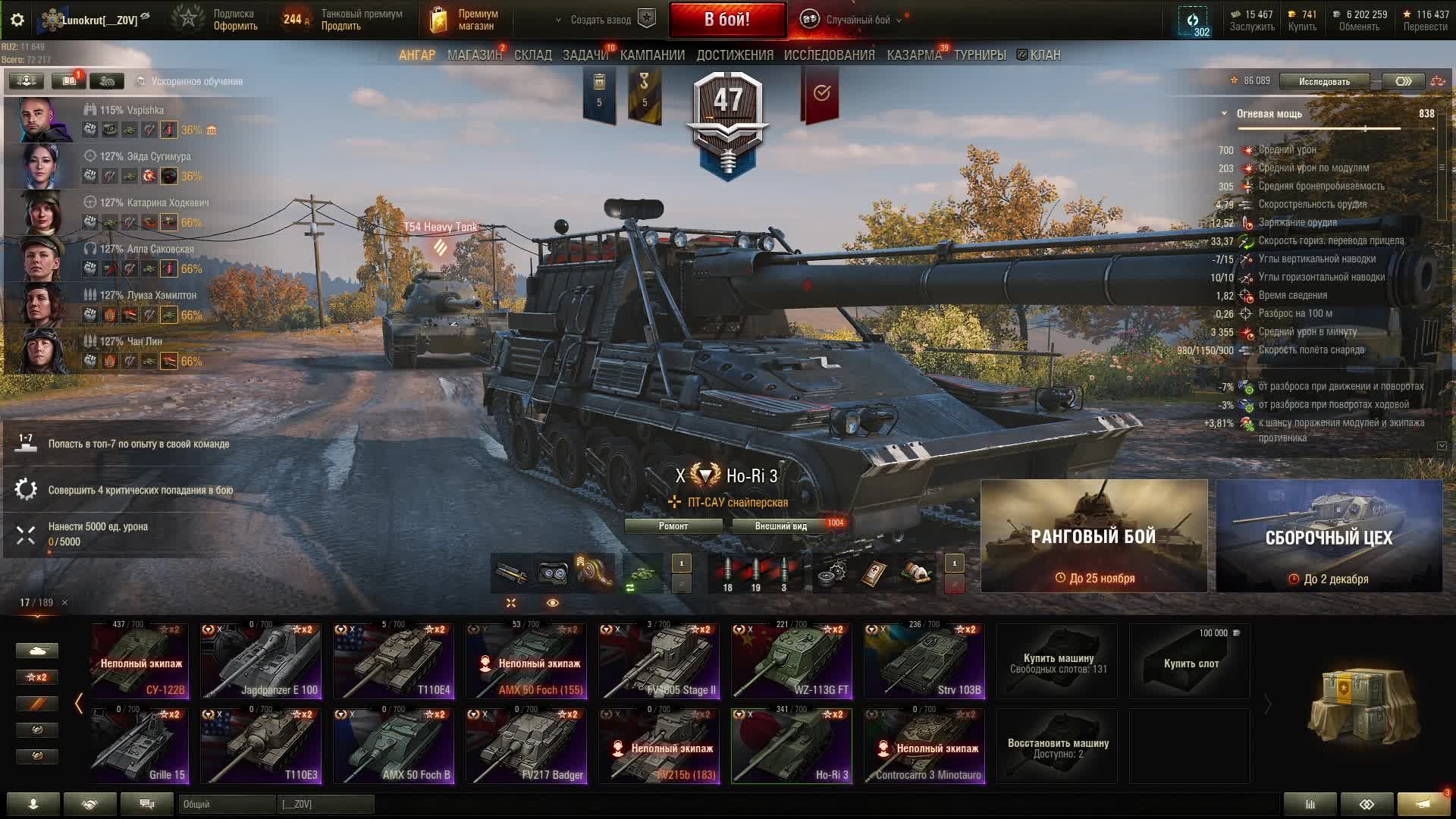Click the Ремонт button
This screenshot has height=819, width=1456.
pos(673,526)
